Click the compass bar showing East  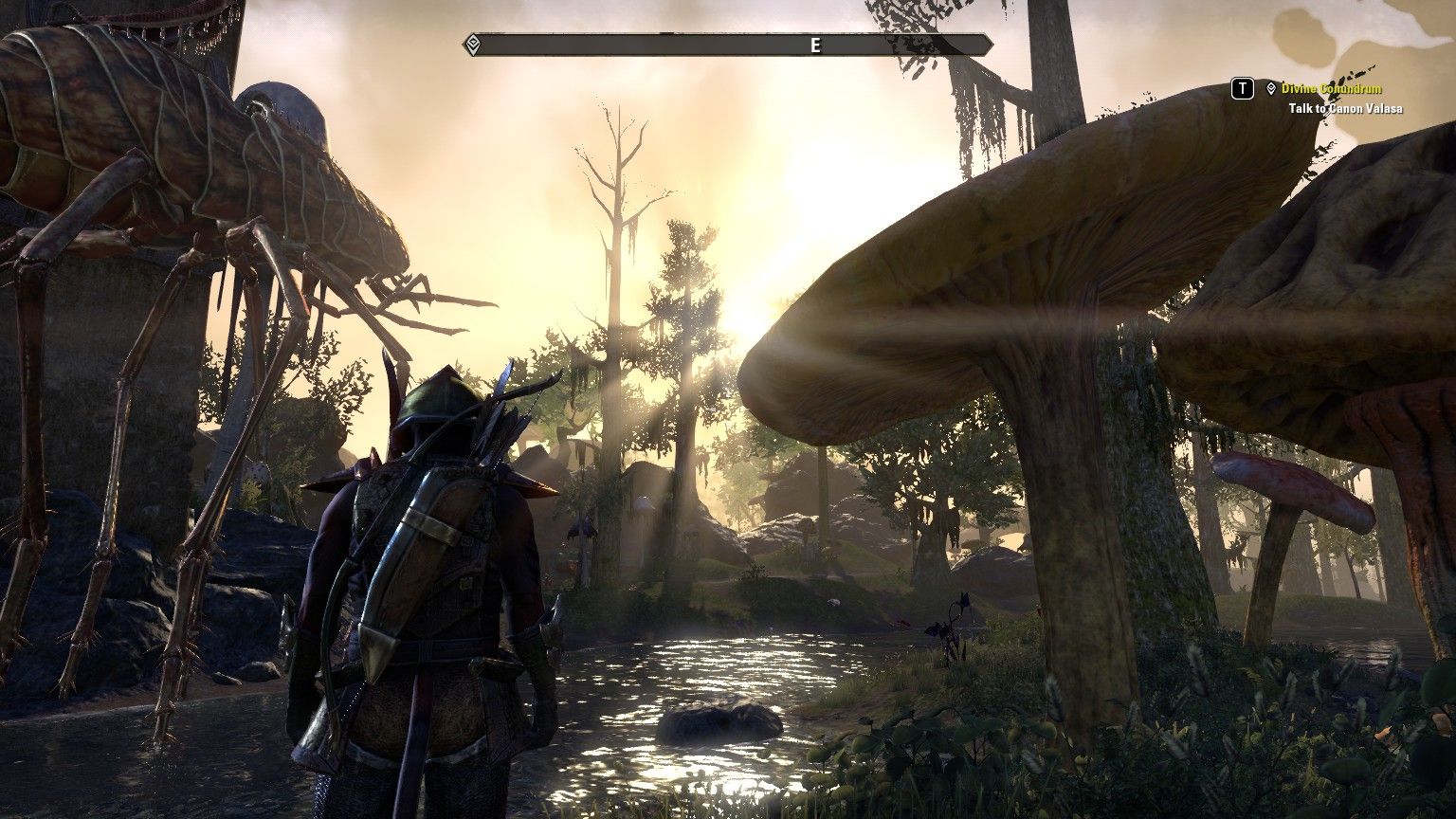coord(728,45)
